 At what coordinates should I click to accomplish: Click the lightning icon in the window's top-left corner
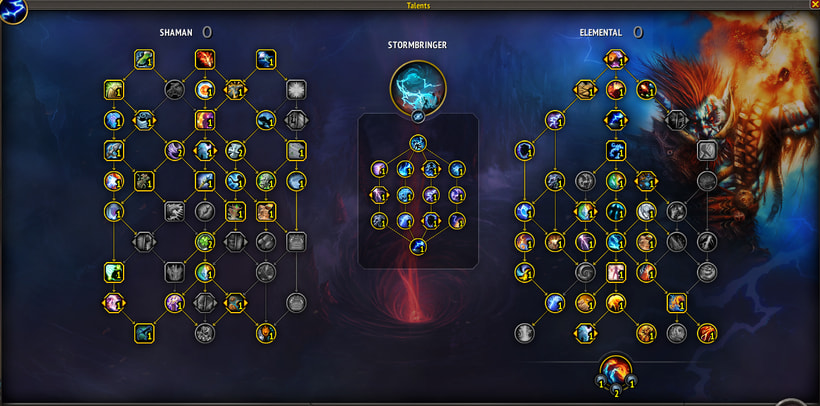pyautogui.click(x=13, y=11)
